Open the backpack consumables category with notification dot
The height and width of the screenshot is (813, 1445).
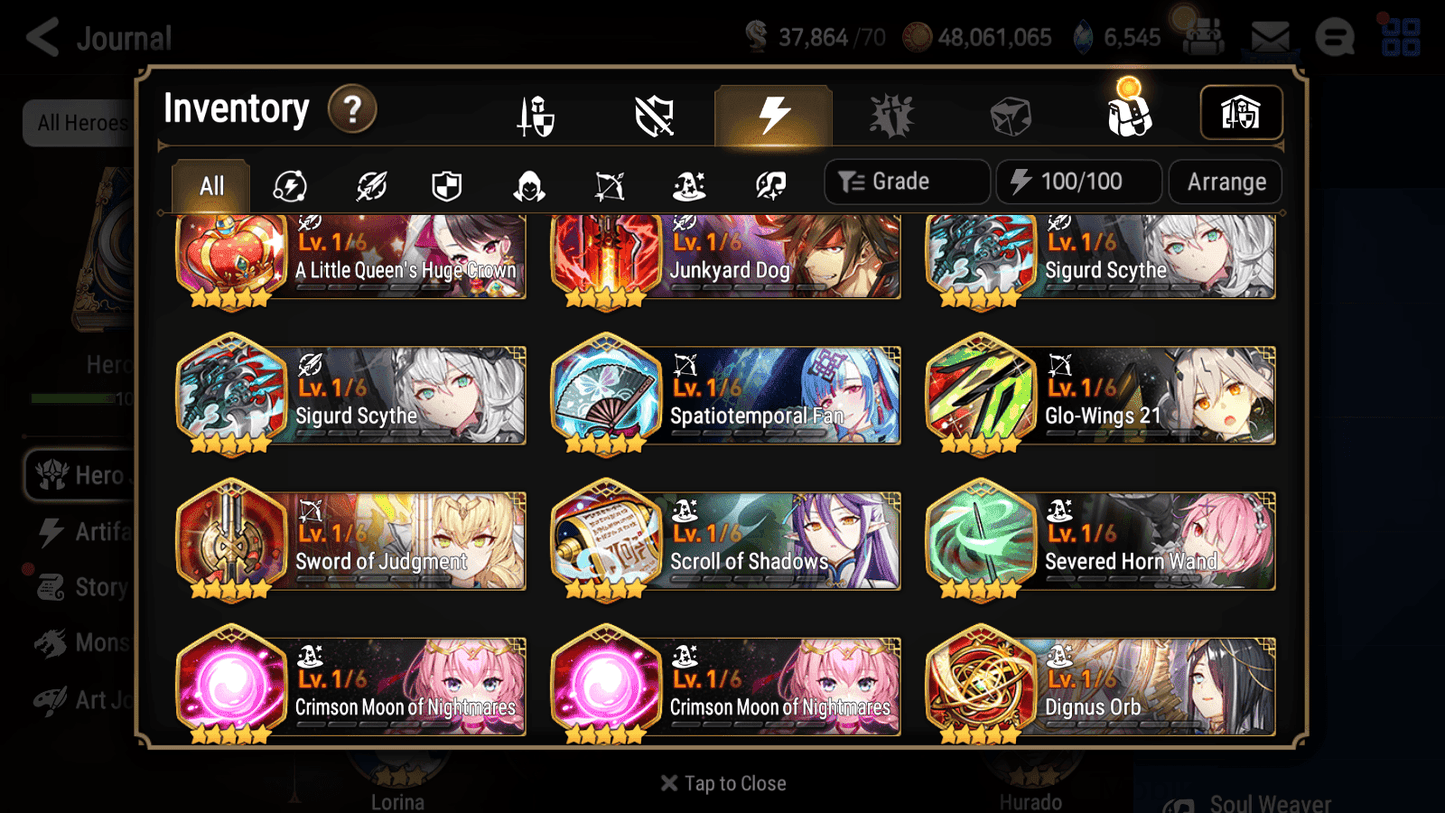(x=1129, y=113)
